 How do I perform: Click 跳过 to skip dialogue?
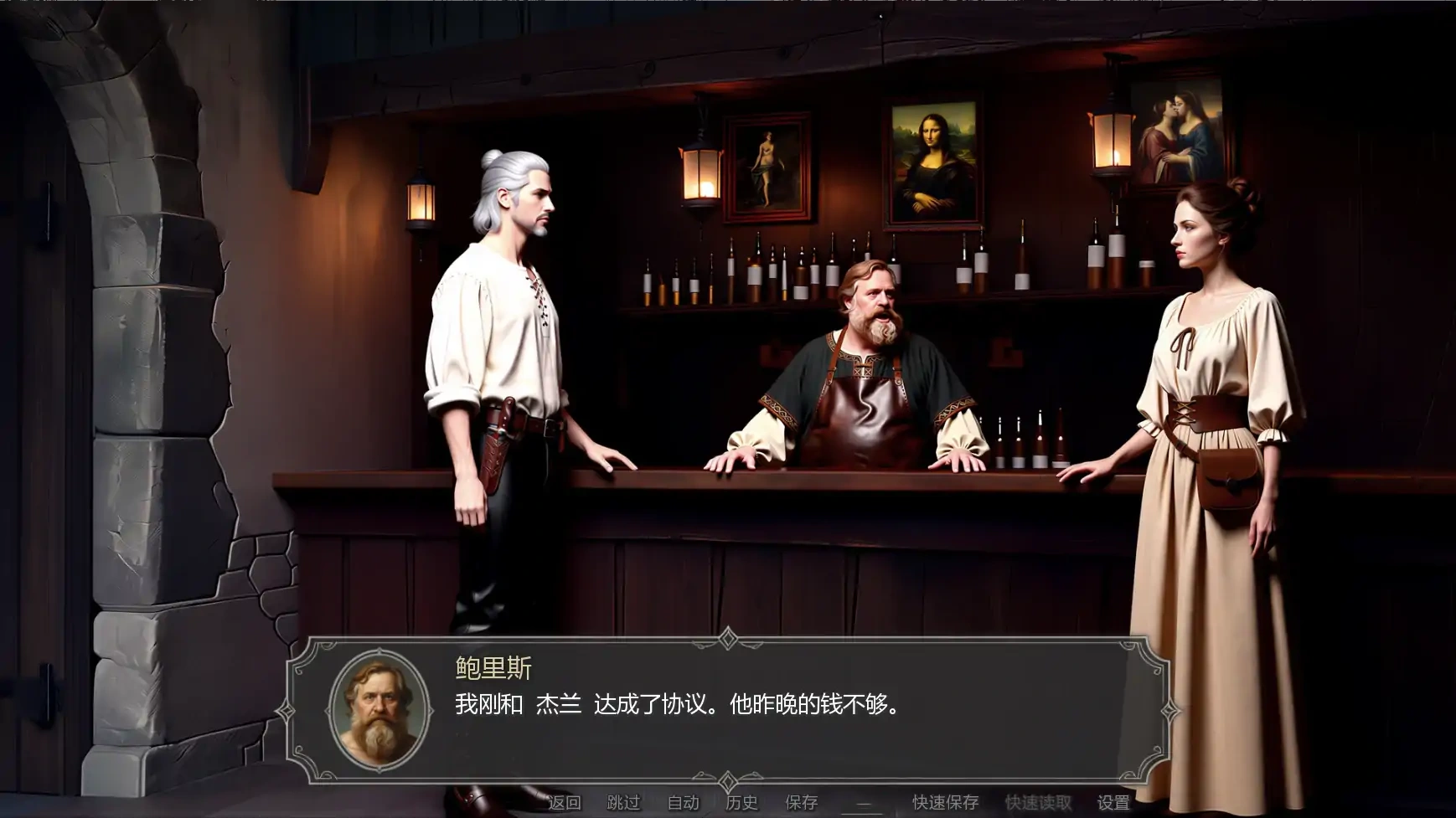click(622, 801)
